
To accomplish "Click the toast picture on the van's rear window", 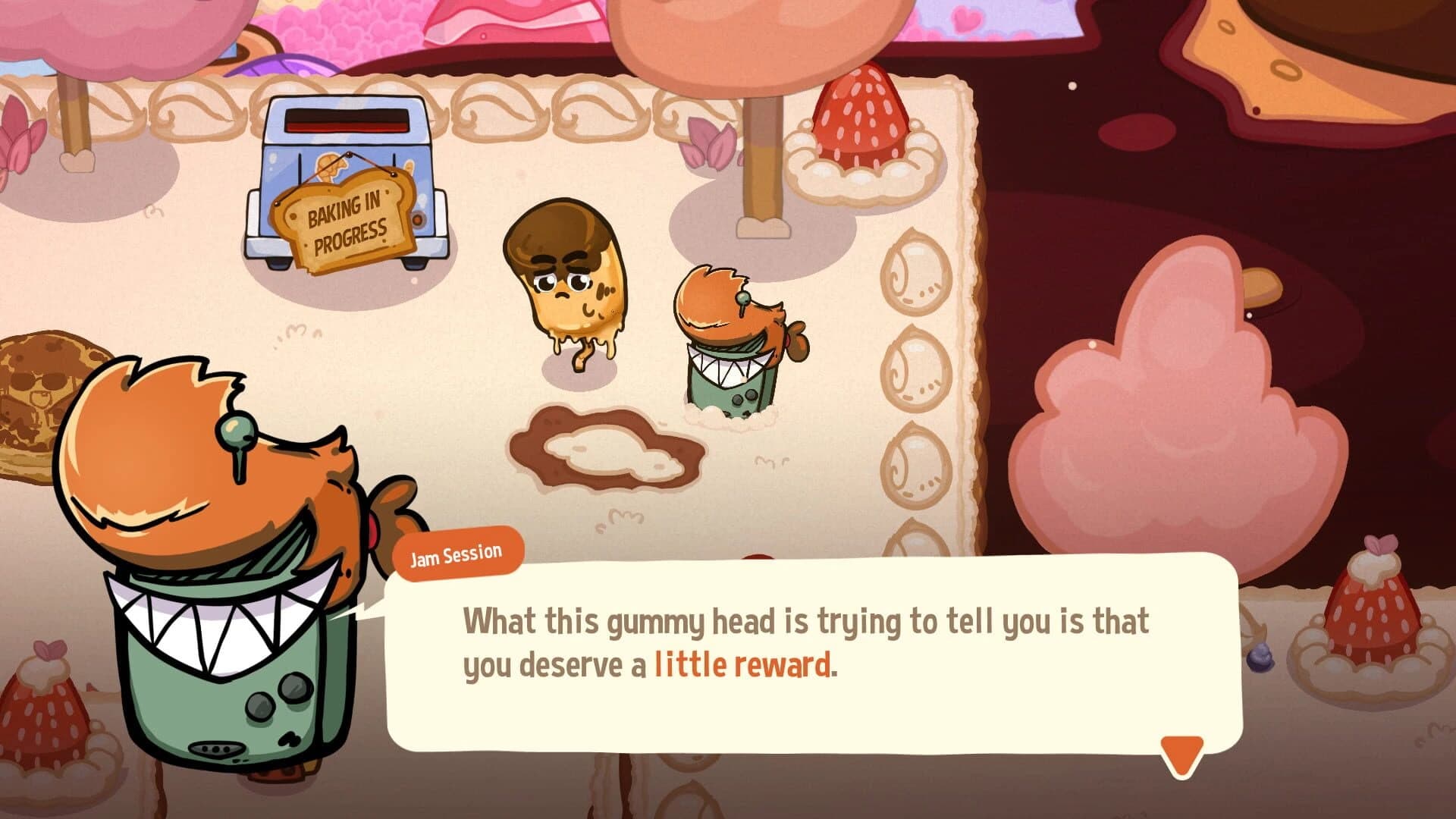I will coord(331,170).
